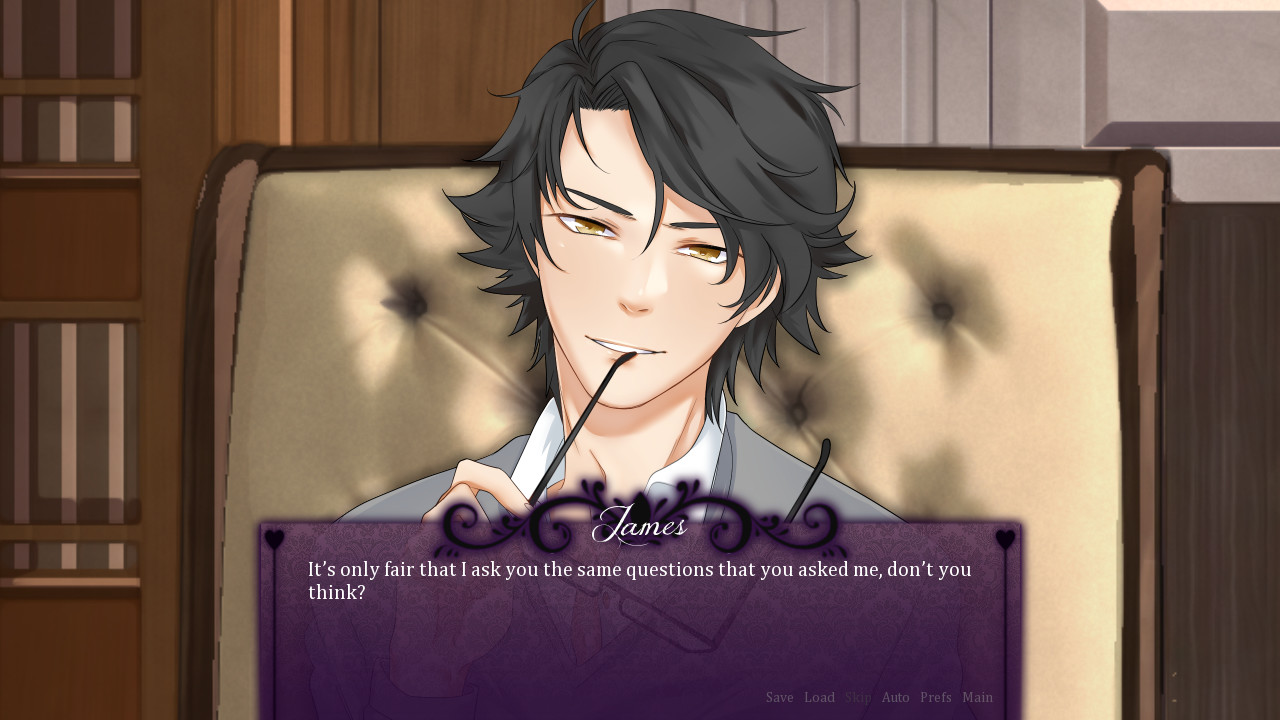Click the line starting with 'It's only fair'
Screen dimensions: 1280x720
(x=638, y=570)
